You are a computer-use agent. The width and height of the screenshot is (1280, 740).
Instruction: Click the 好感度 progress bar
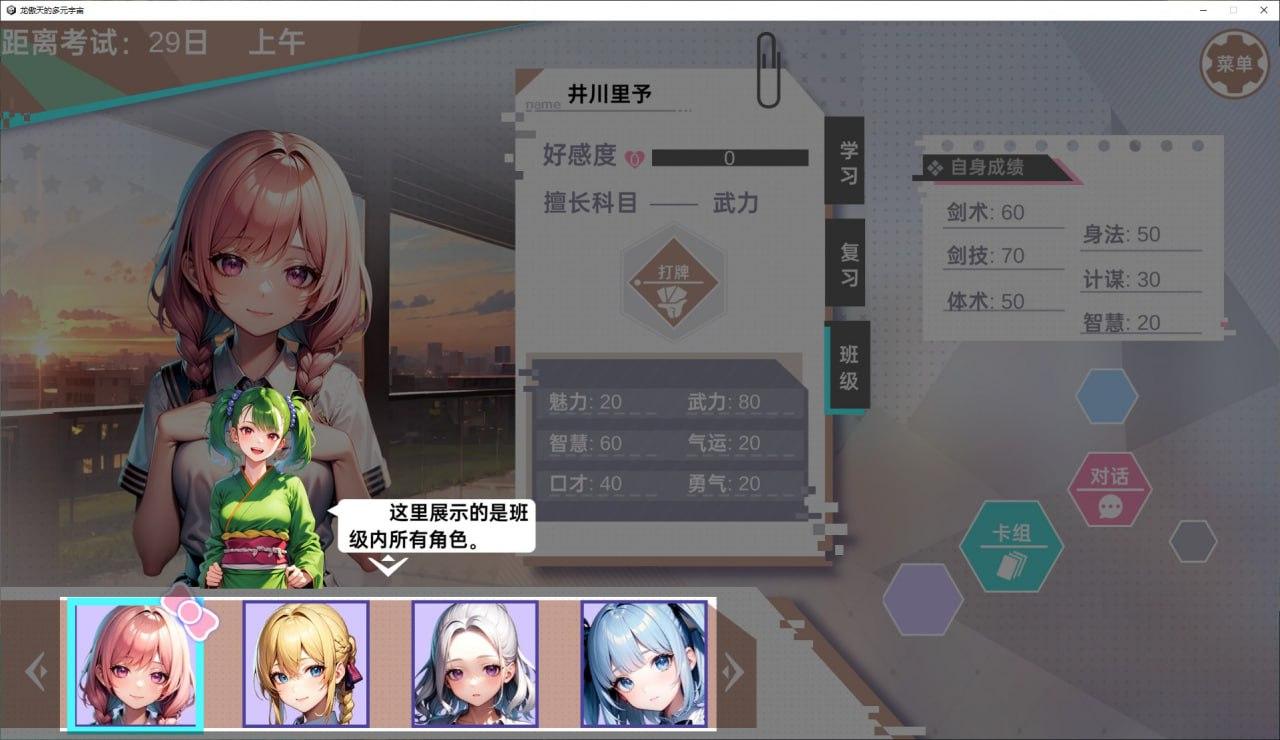point(729,157)
